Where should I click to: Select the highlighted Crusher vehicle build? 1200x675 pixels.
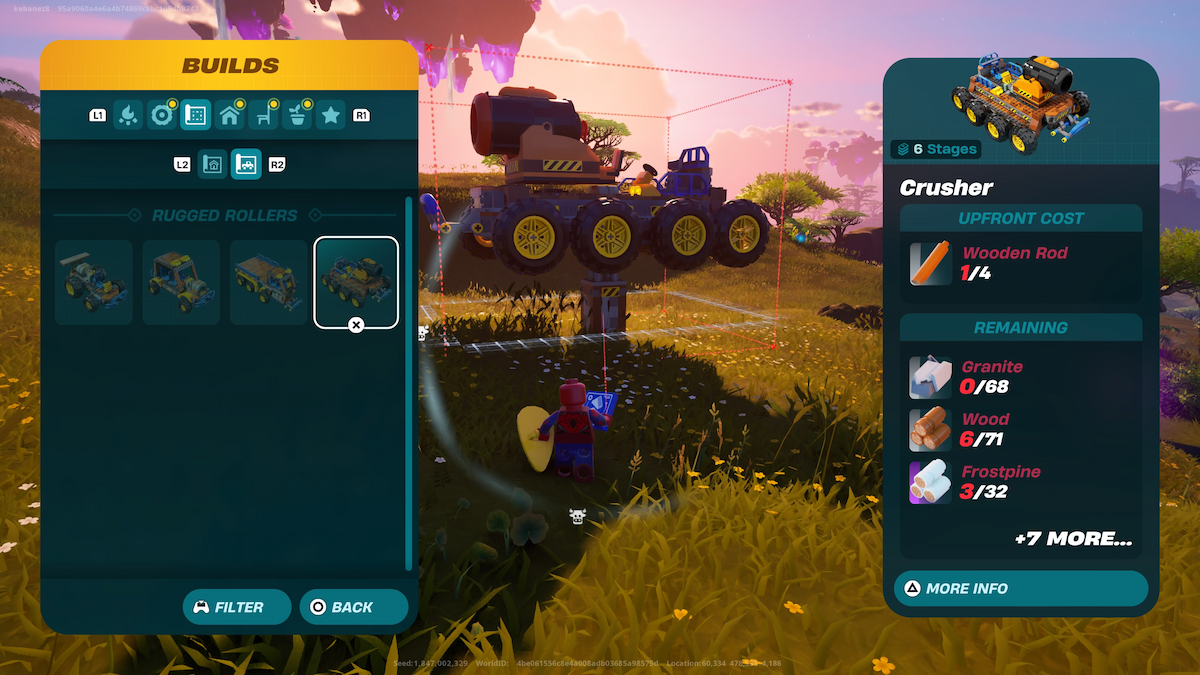tap(356, 282)
